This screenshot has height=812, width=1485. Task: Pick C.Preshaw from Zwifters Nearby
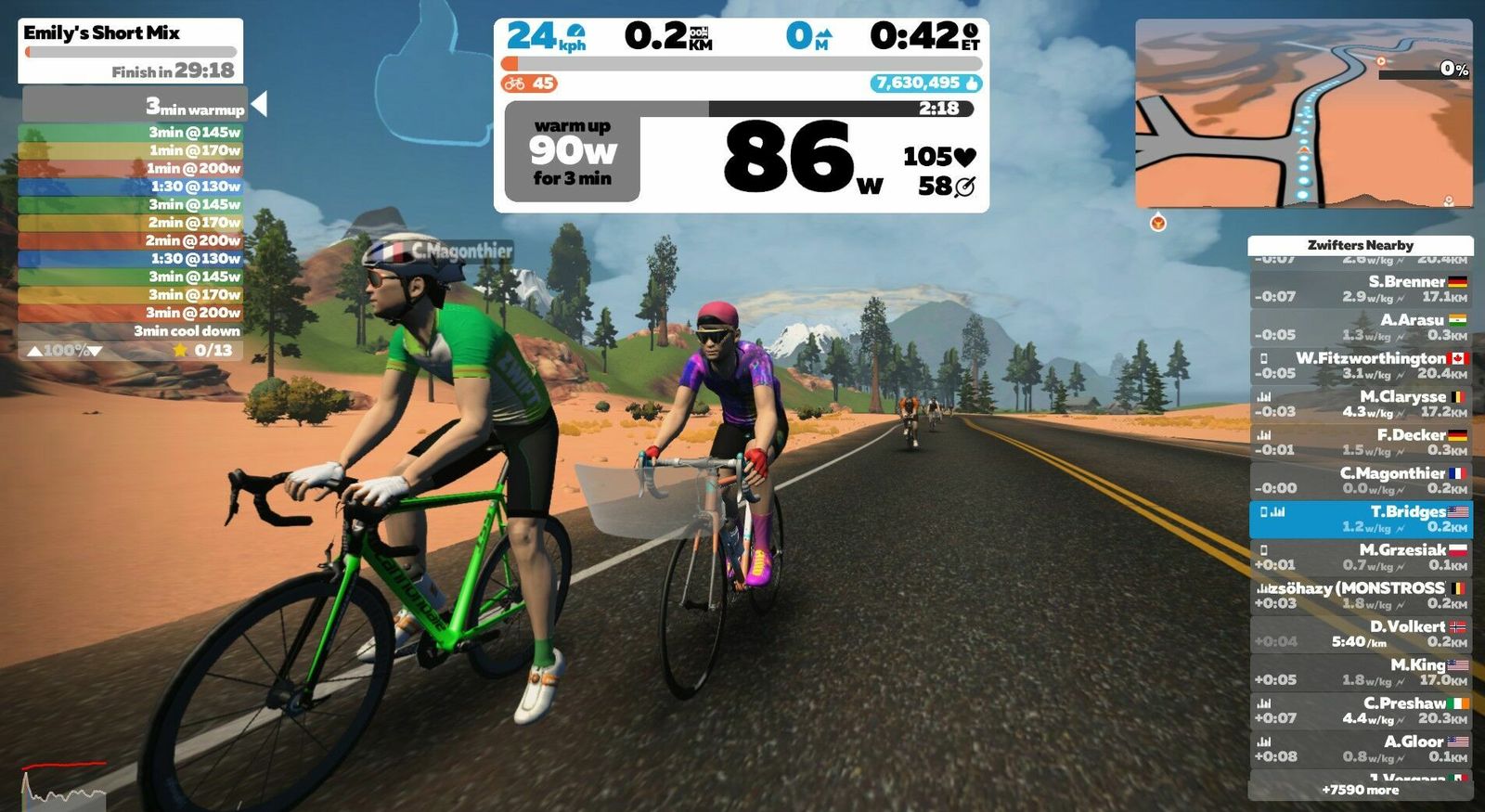1361,710
